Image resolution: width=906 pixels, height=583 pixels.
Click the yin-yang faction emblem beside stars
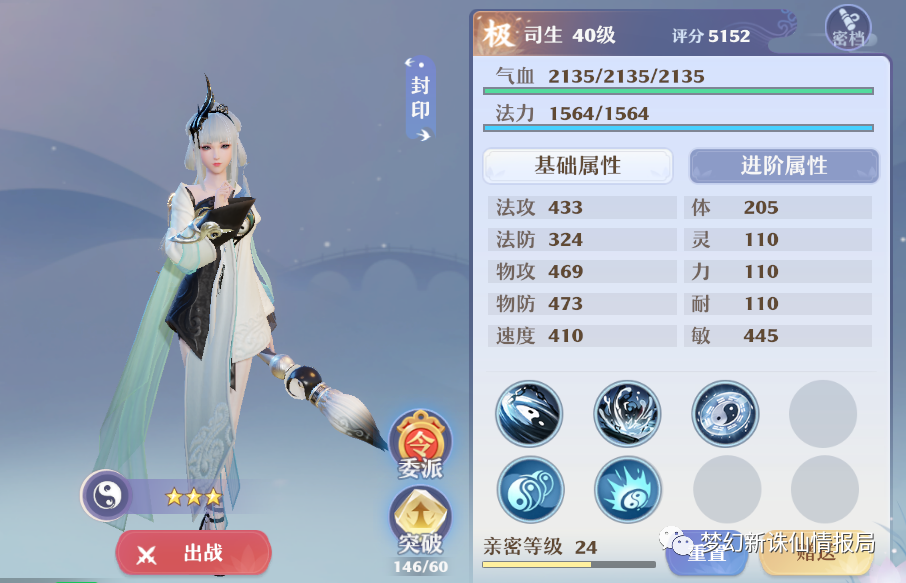coord(104,495)
